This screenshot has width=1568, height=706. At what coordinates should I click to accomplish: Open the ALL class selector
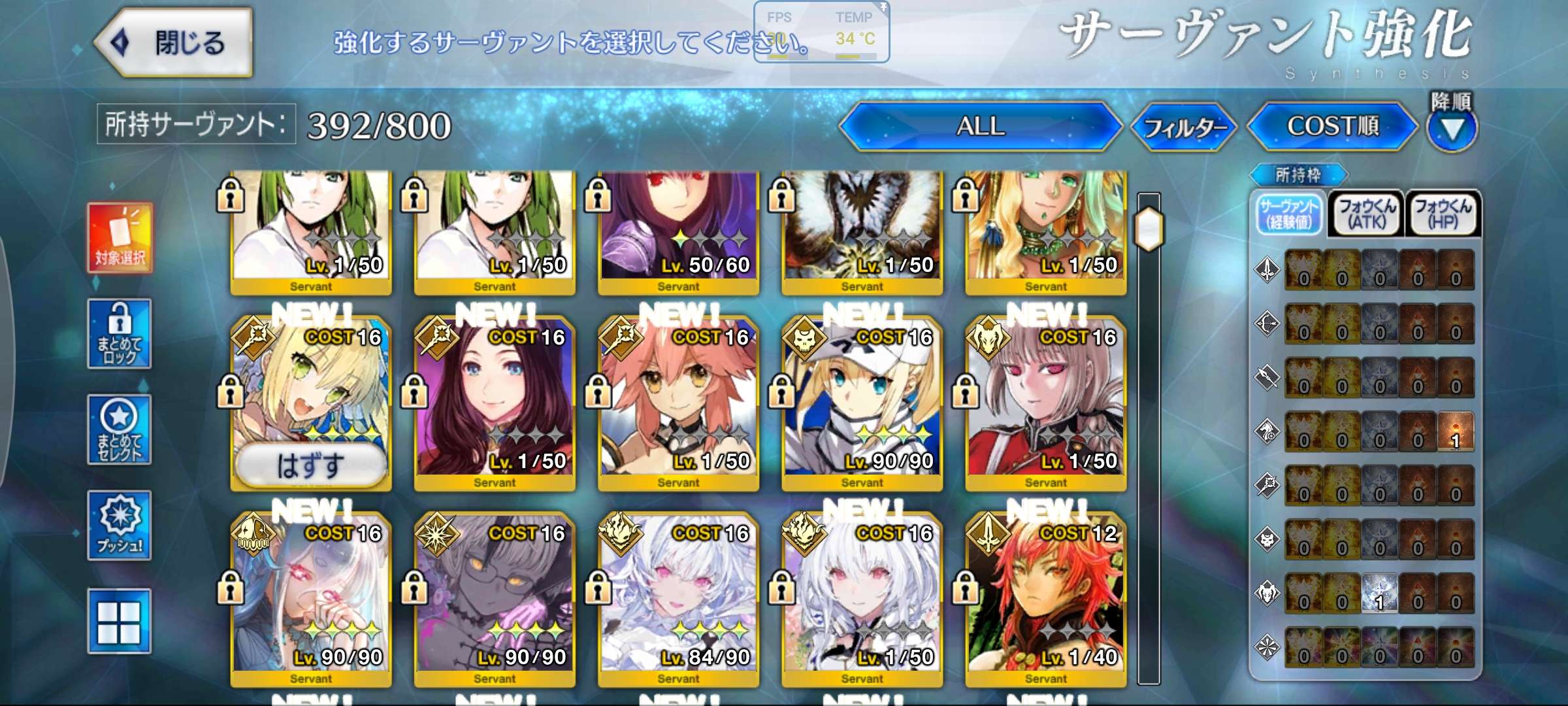pyautogui.click(x=980, y=126)
